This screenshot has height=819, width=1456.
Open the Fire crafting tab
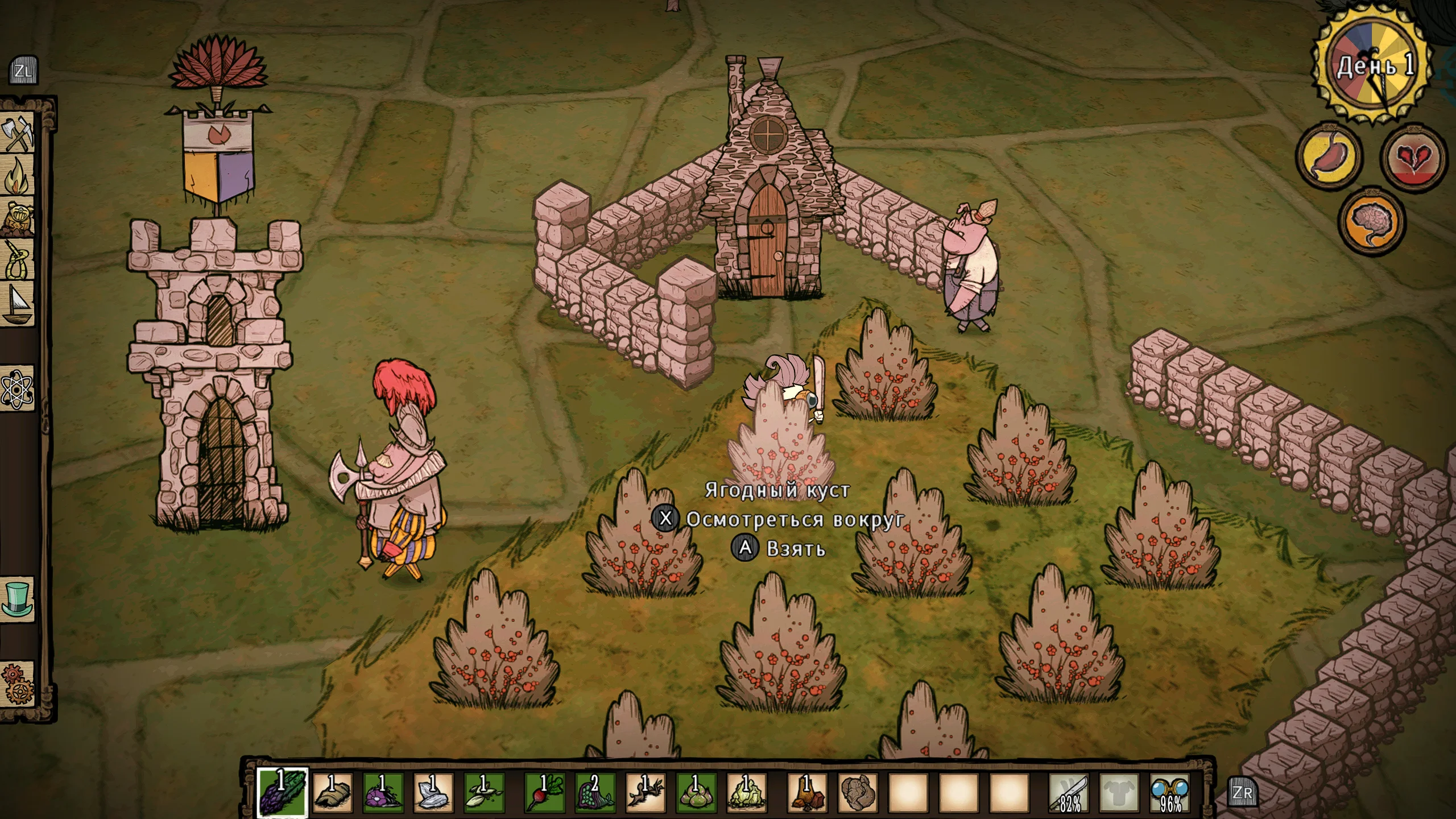[x=19, y=176]
